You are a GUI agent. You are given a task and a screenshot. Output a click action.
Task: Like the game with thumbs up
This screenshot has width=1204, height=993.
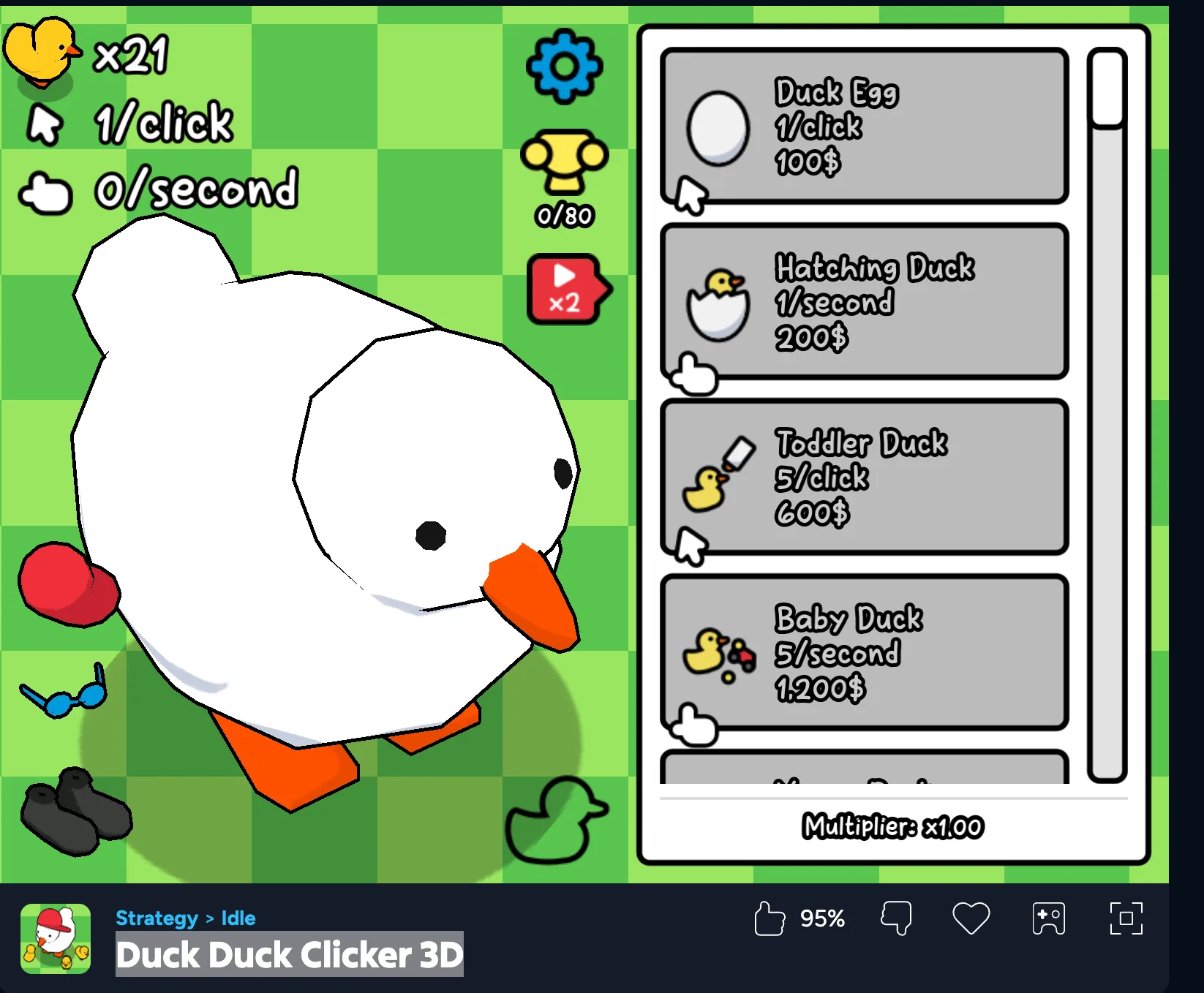(x=769, y=918)
